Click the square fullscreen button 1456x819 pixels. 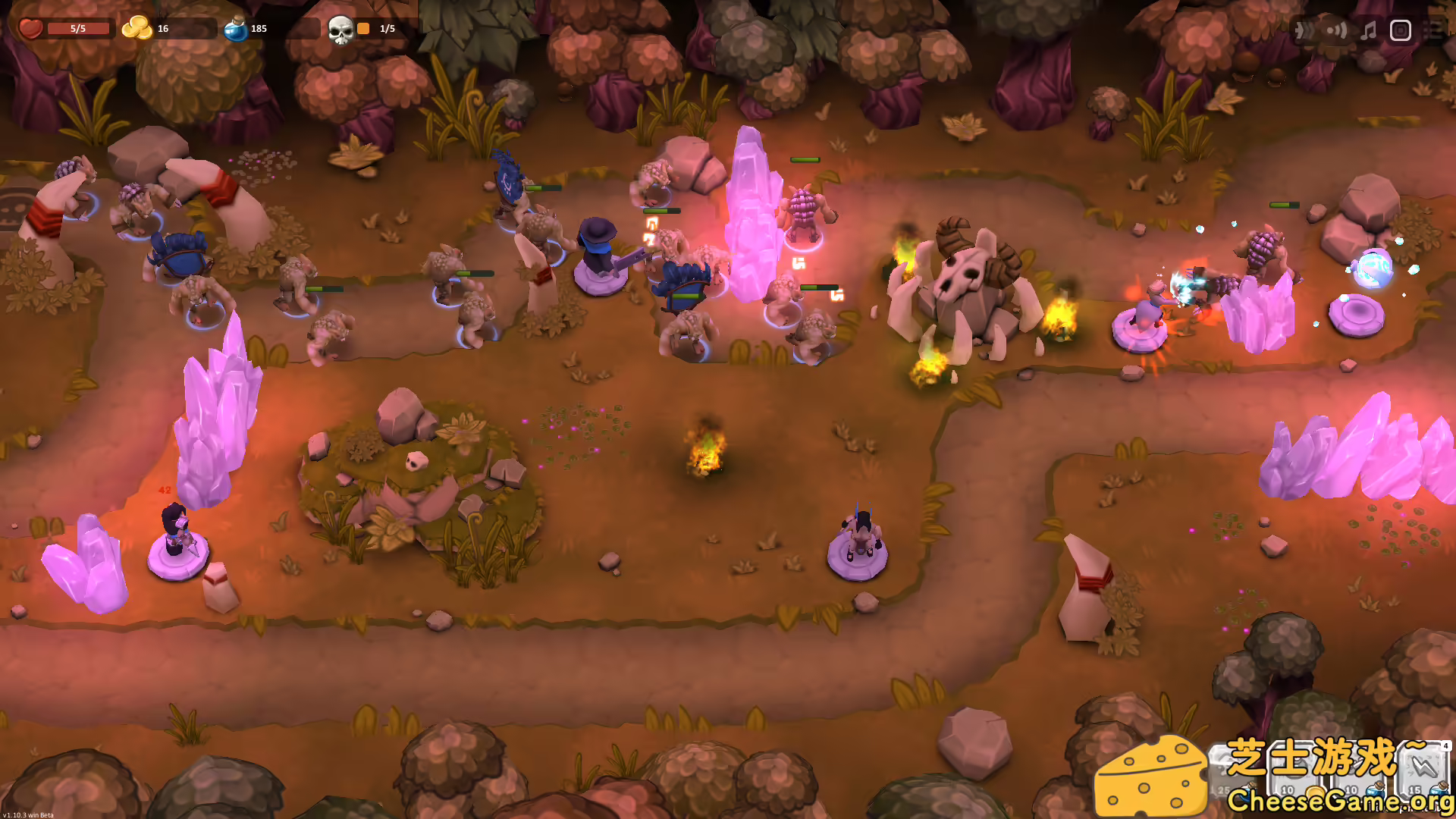coord(1400,30)
